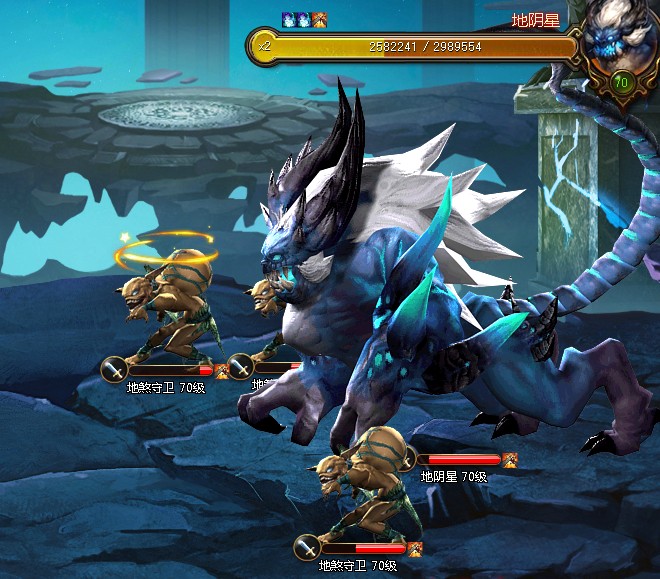
Task: Click the 地阴星 boss portrait
Action: coord(618,40)
